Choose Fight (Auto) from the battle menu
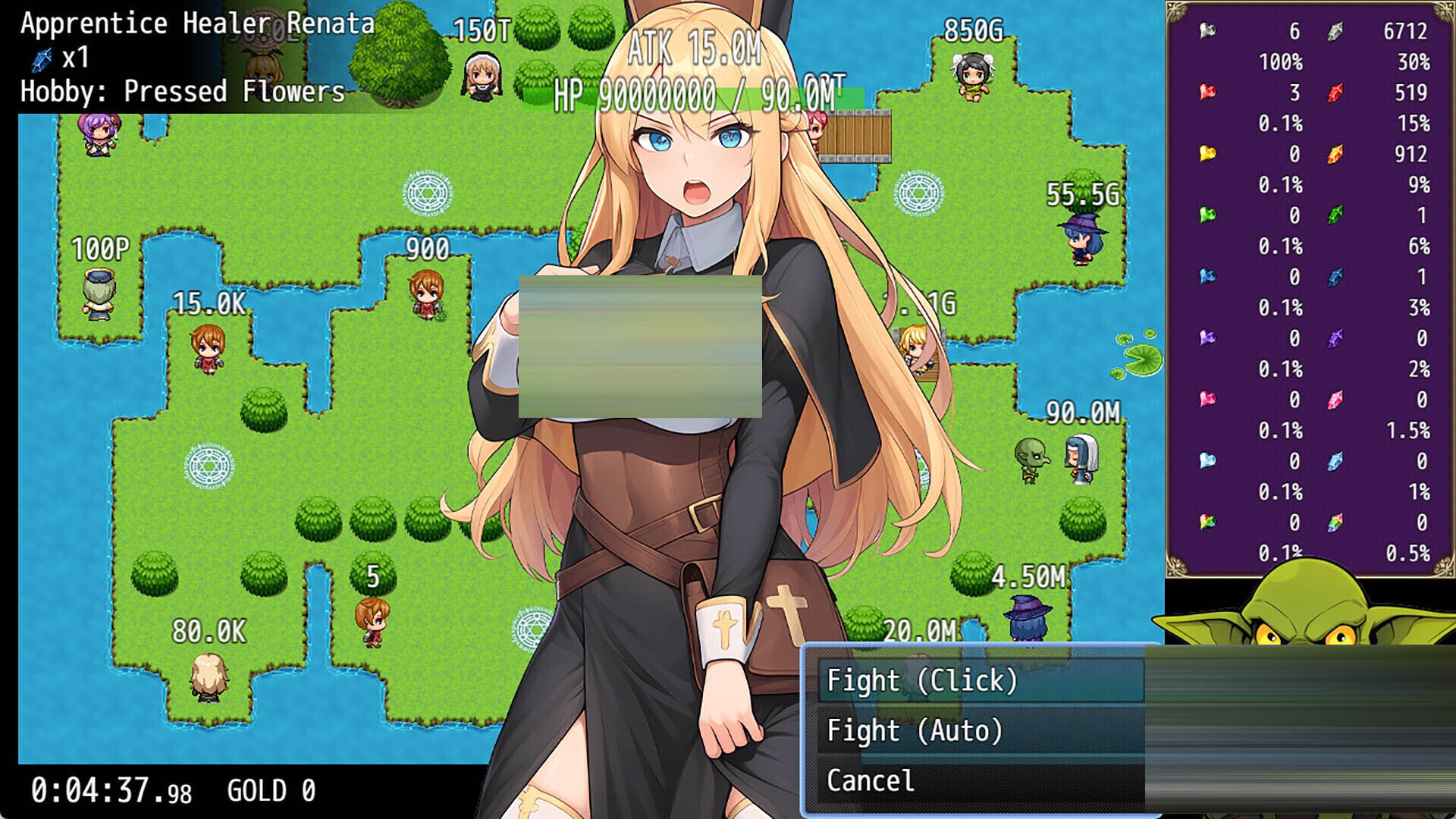Screen dimensions: 1456x819 (913, 731)
